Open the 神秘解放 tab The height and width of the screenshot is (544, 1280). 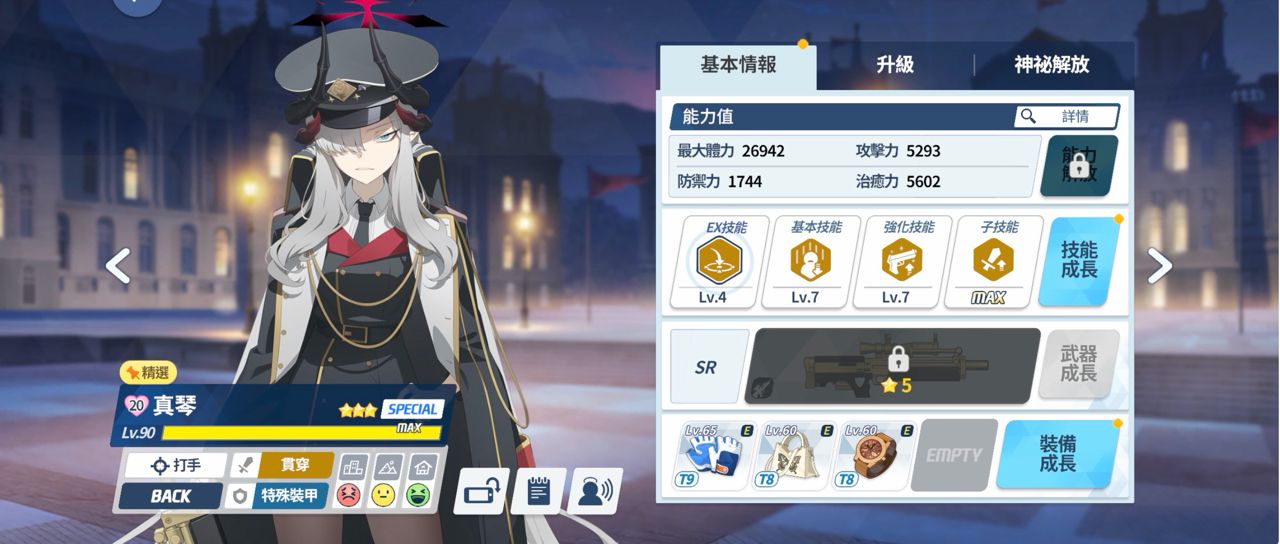click(x=1051, y=66)
